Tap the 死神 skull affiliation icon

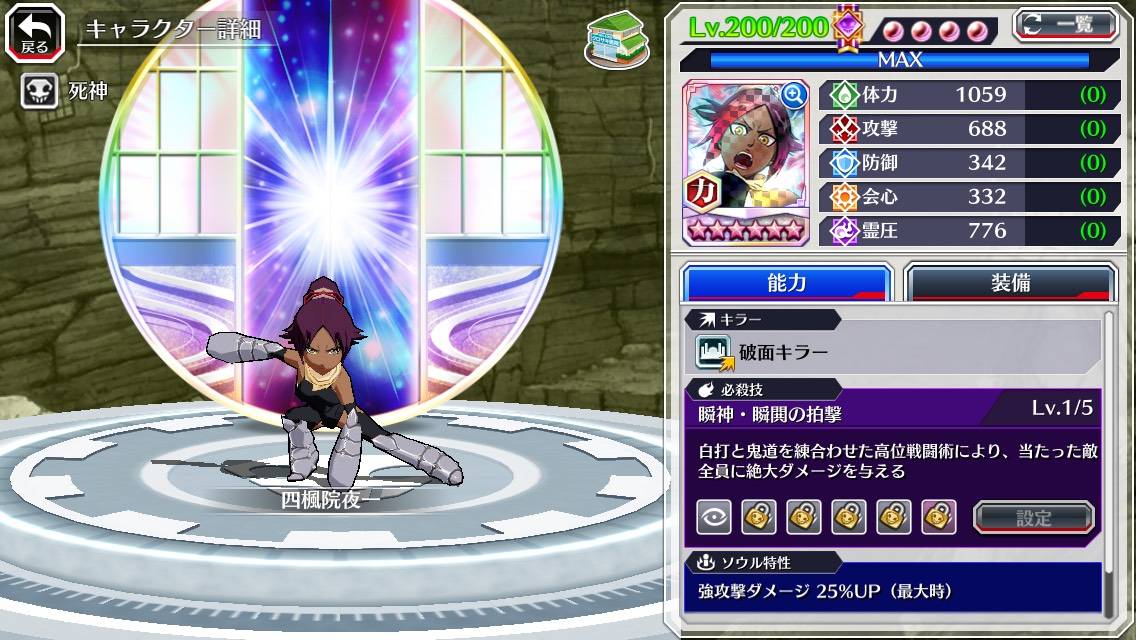click(x=38, y=91)
